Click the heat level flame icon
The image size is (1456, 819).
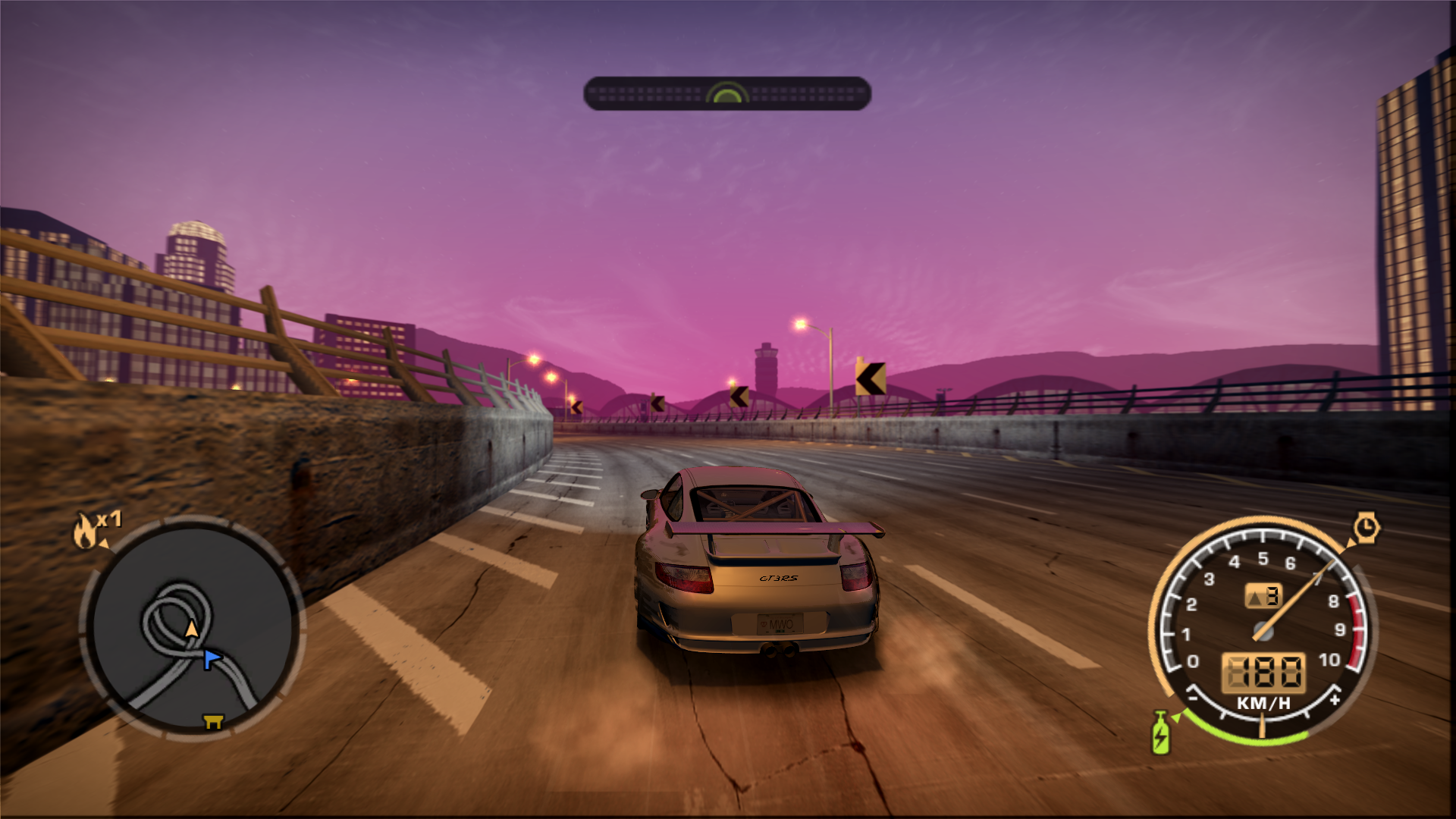tap(84, 530)
